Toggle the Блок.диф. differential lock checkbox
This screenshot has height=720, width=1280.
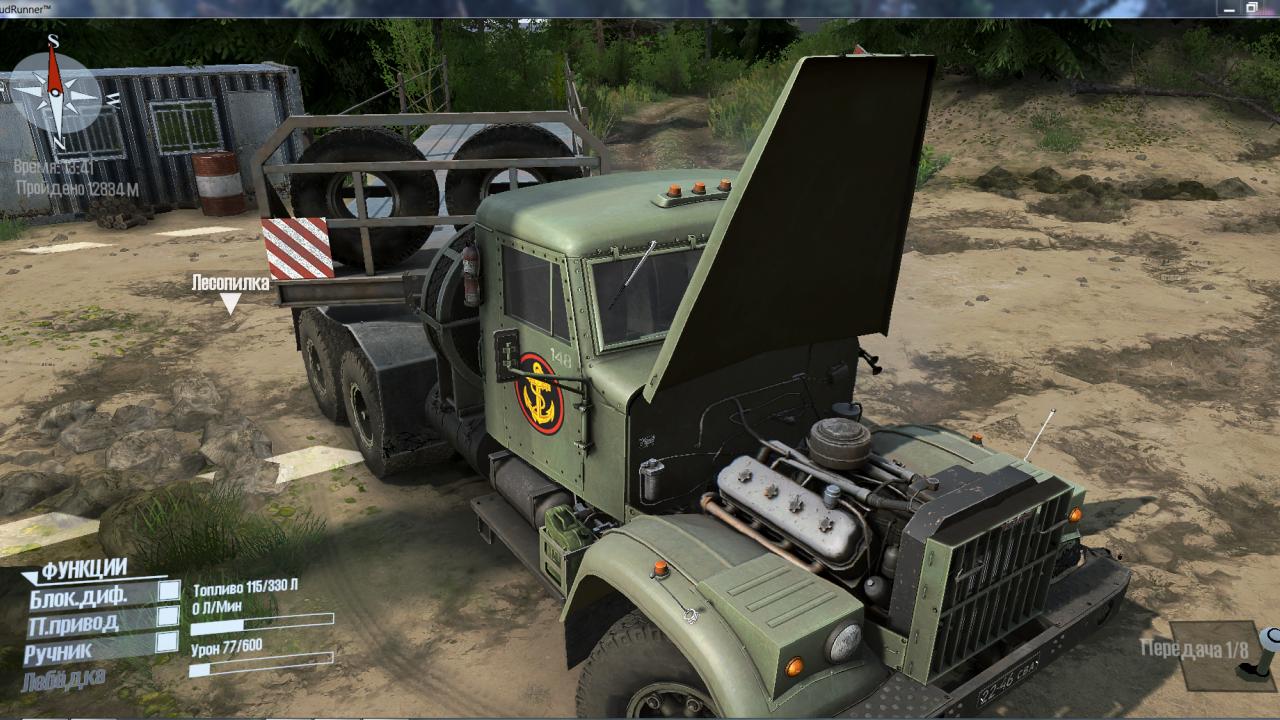coord(169,591)
